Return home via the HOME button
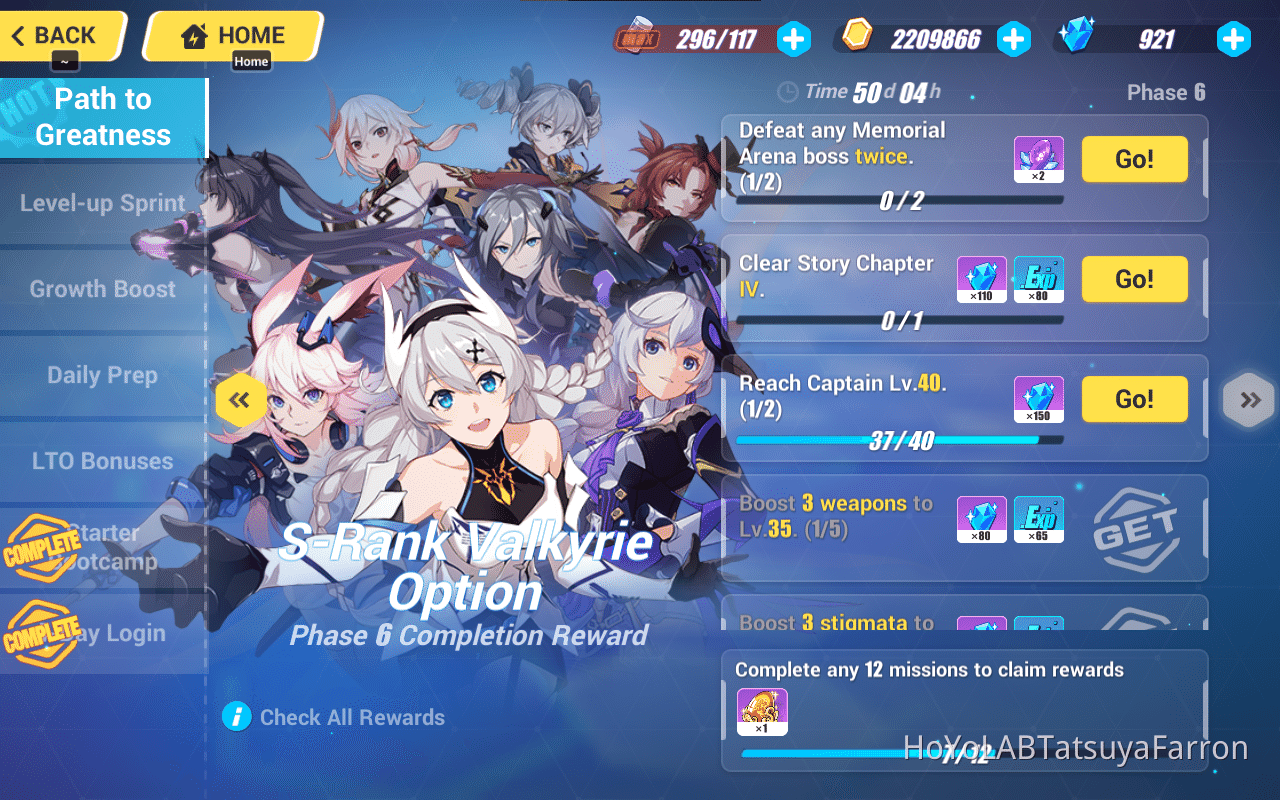The height and width of the screenshot is (800, 1280). pyautogui.click(x=232, y=35)
